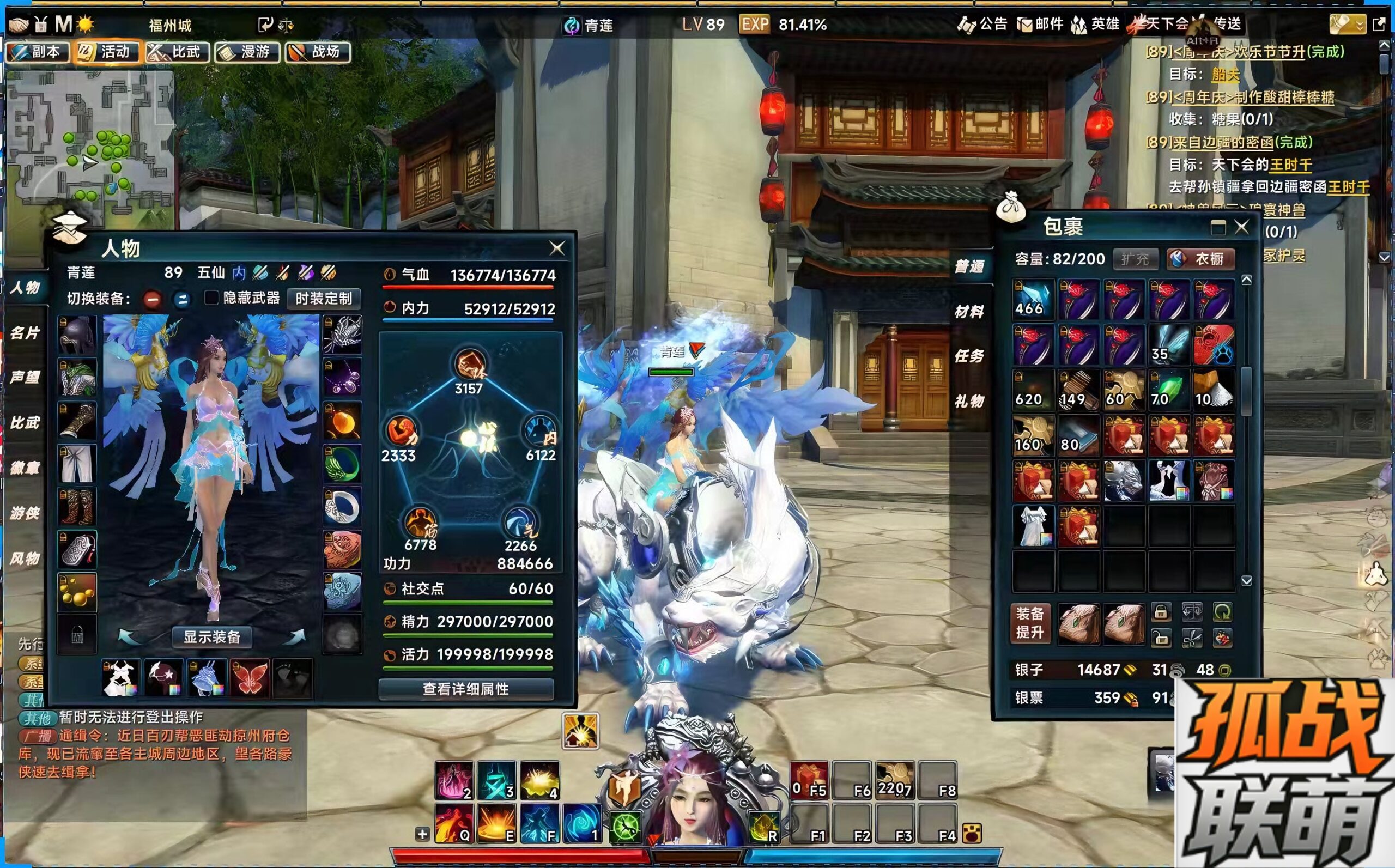
Task: Open the 公告 announcements
Action: coord(983,24)
